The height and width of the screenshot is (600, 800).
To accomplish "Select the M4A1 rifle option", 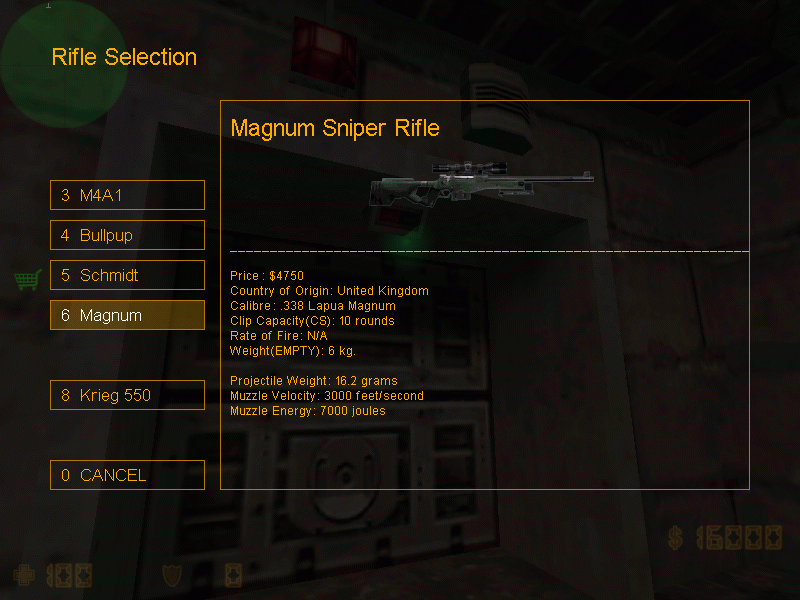I will (x=127, y=195).
